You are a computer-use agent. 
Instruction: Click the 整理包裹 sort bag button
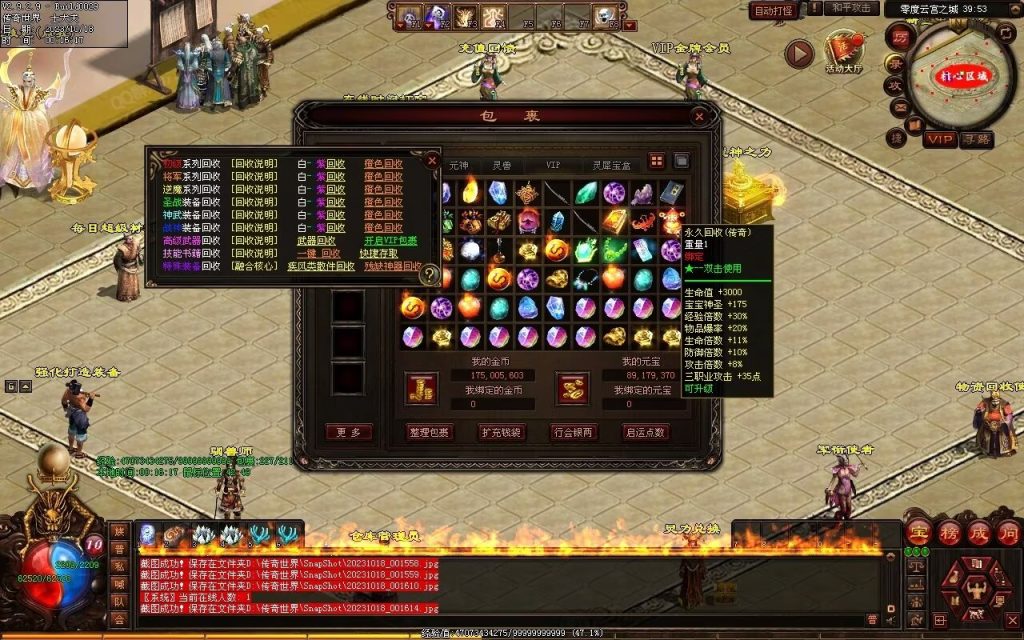[430, 432]
